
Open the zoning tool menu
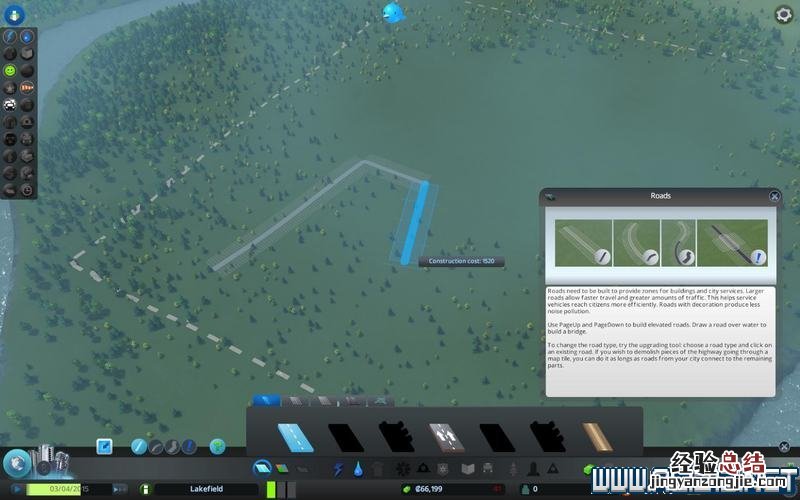pyautogui.click(x=282, y=467)
